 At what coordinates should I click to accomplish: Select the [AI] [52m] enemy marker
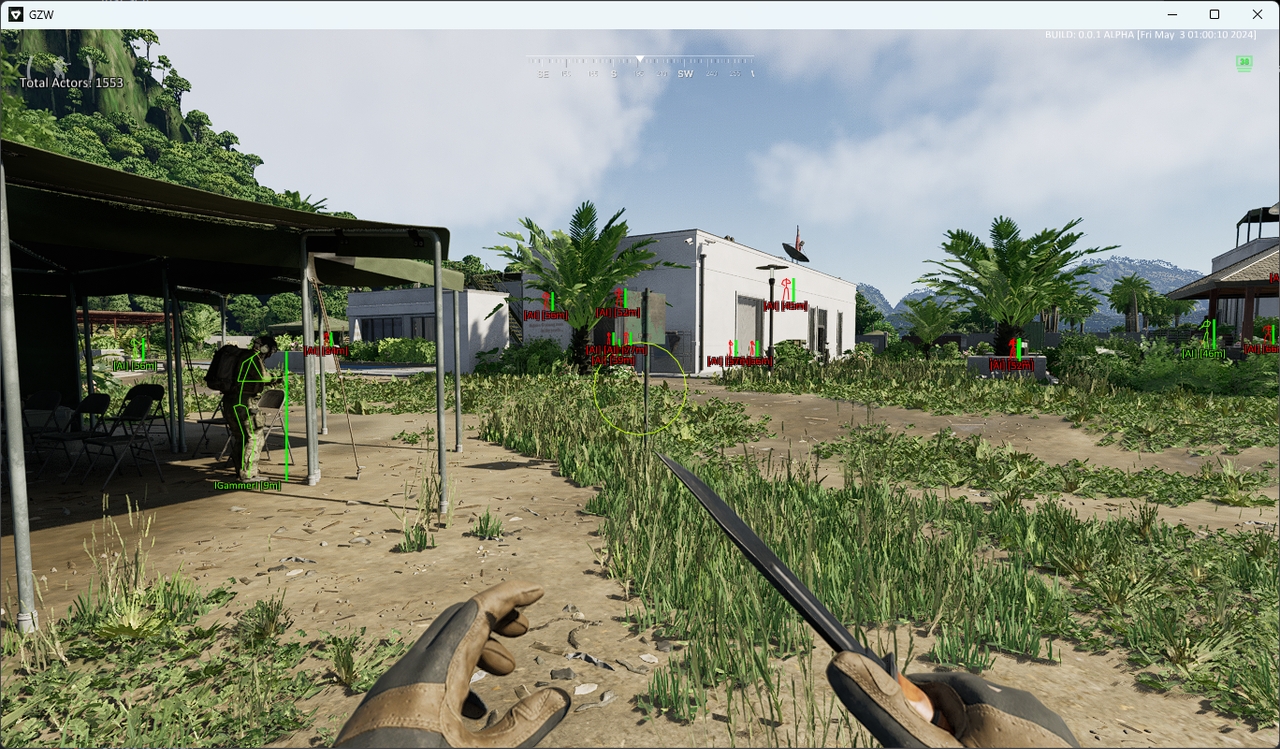tap(617, 313)
